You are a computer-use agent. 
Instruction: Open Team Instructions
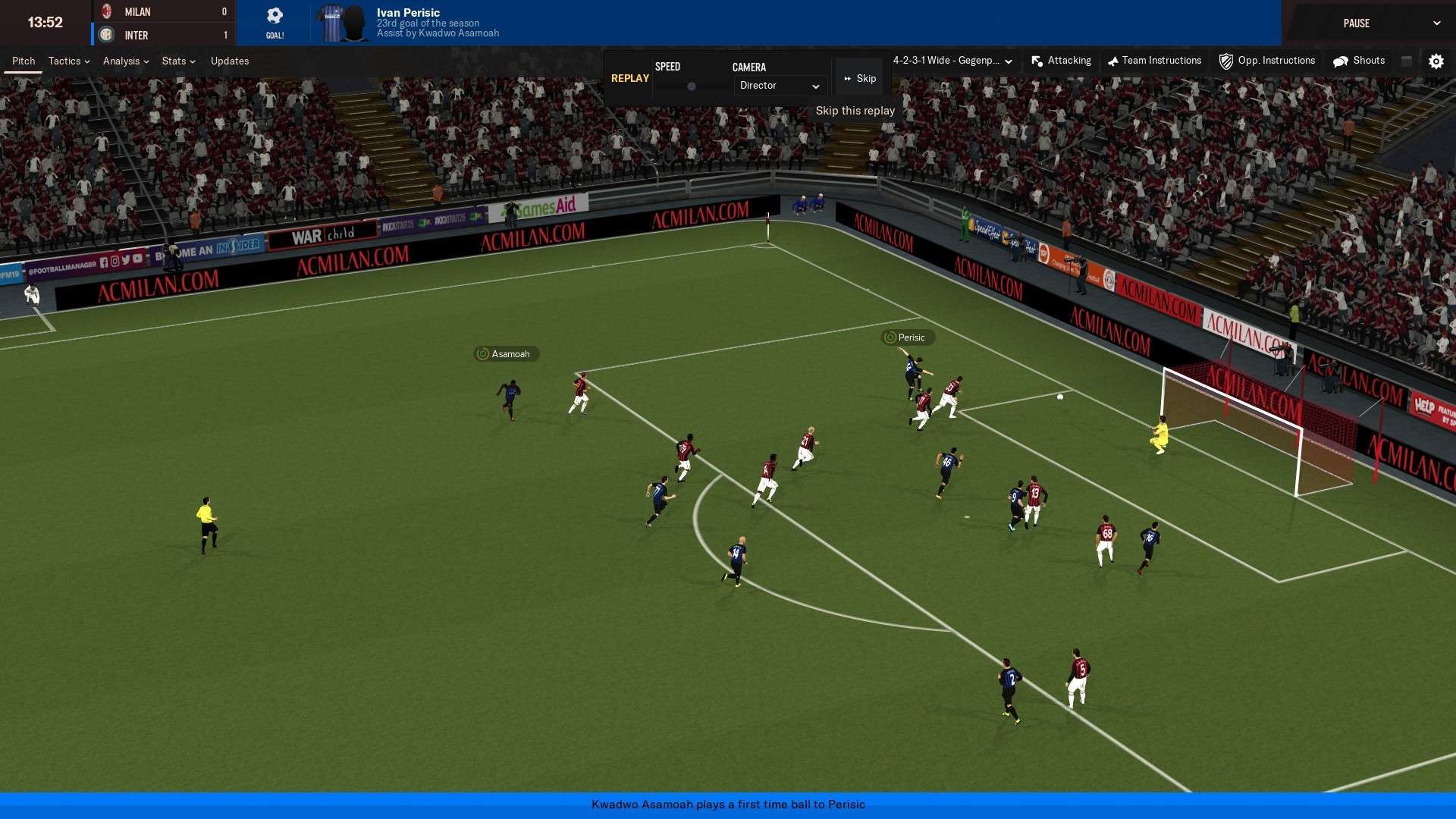pyautogui.click(x=1154, y=61)
